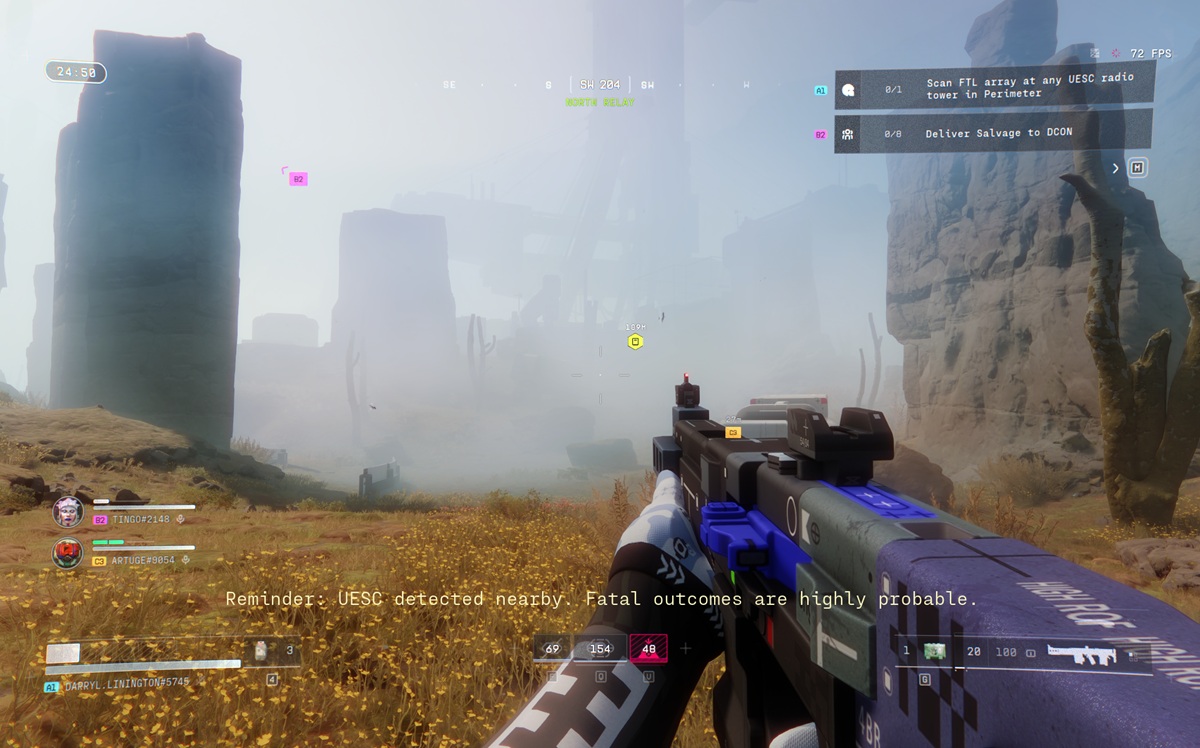The height and width of the screenshot is (748, 1200).
Task: Select the Deliver Salvage to DCON objective
Action: coord(993,133)
